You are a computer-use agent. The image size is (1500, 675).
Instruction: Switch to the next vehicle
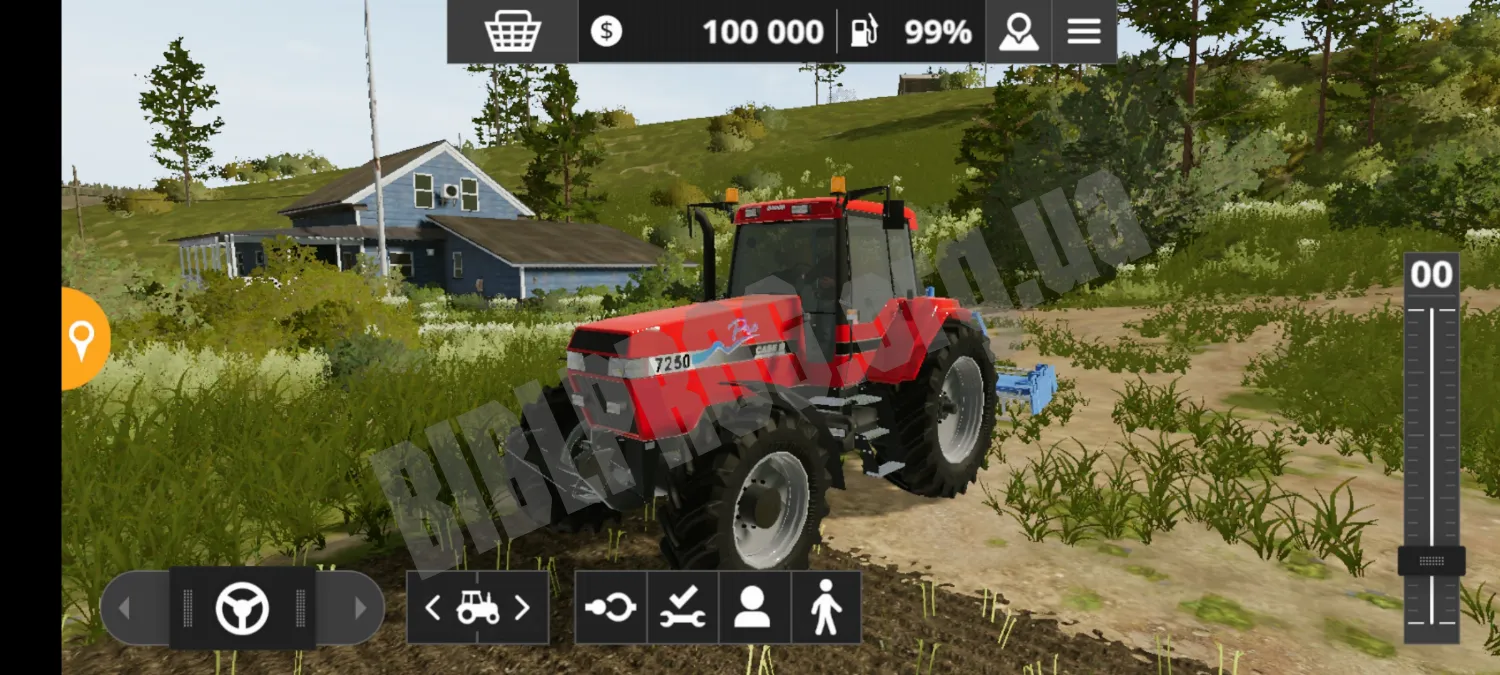coord(521,608)
